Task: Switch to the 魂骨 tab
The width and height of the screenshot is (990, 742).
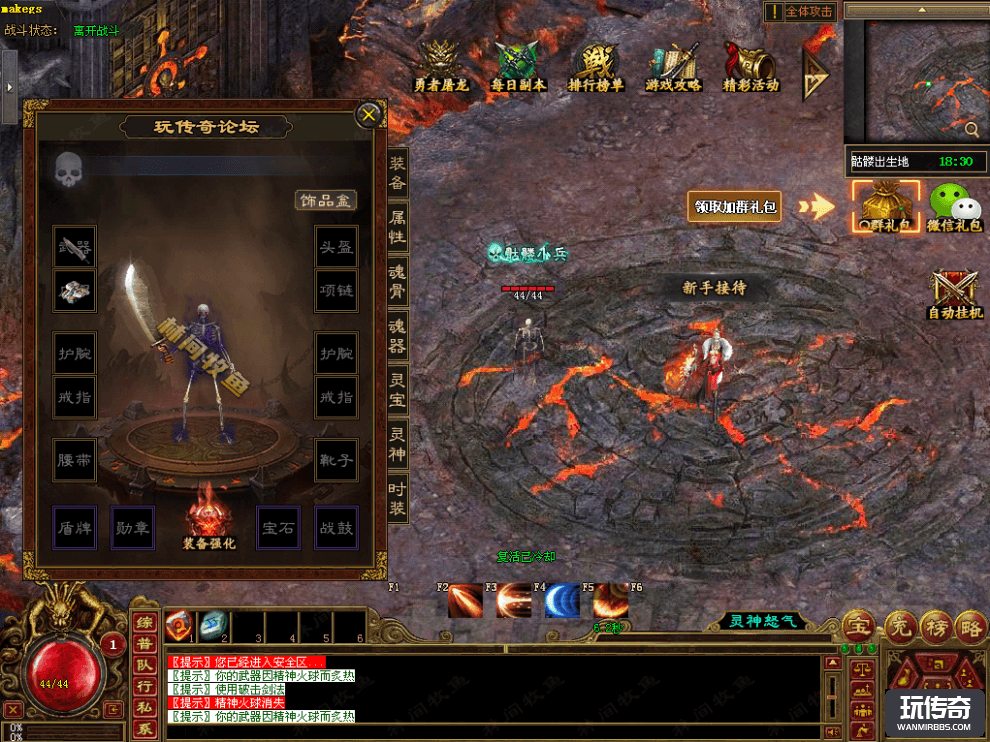Action: coord(397,281)
